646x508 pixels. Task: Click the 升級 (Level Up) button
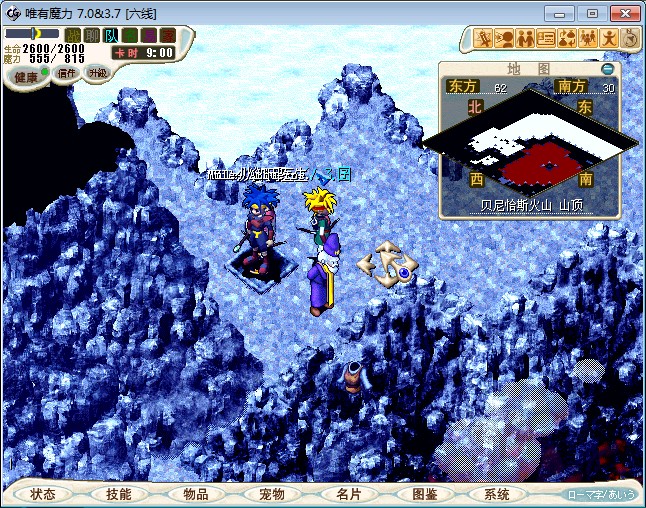click(97, 72)
